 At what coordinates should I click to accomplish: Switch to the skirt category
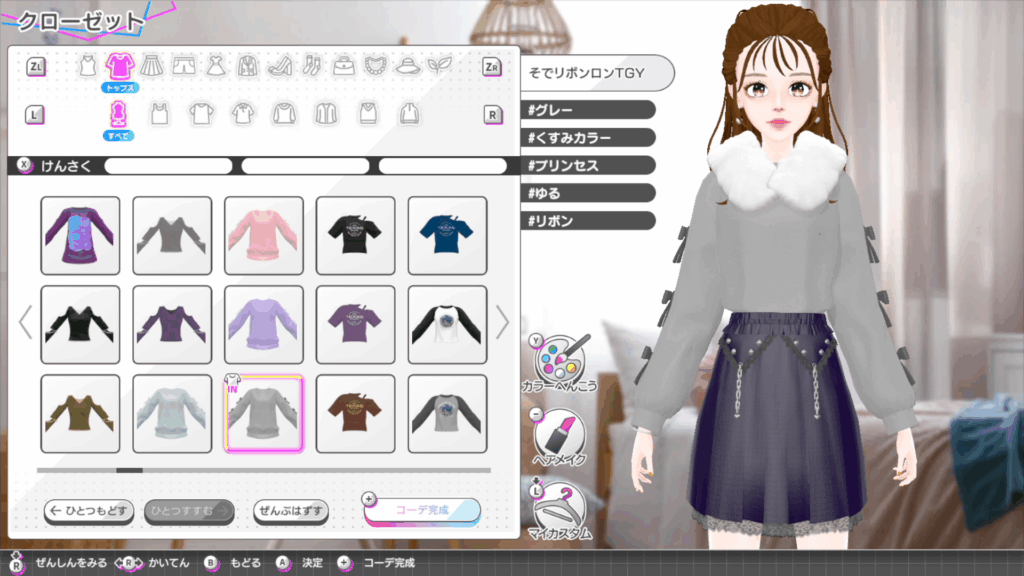151,66
